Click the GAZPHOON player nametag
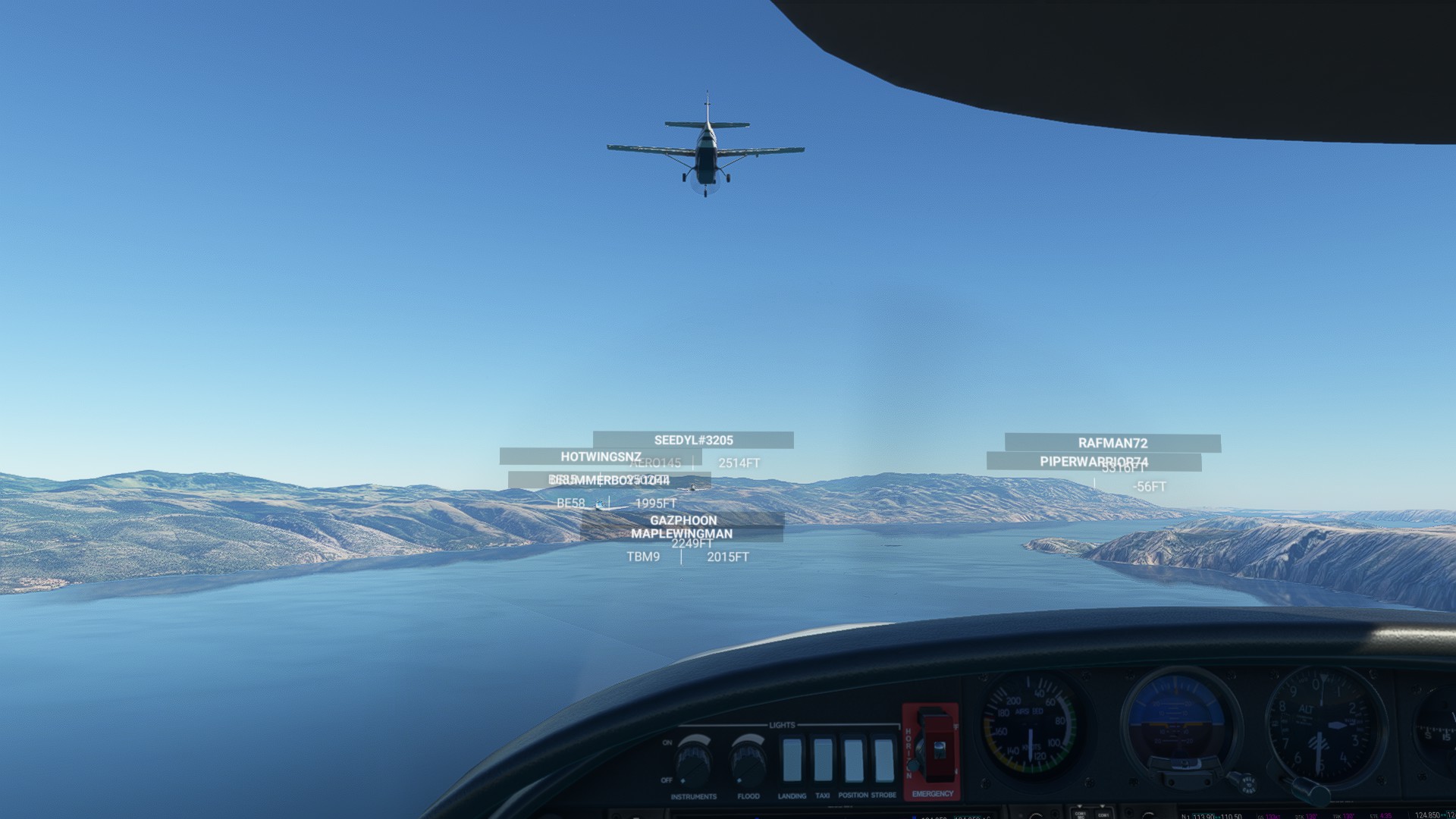The height and width of the screenshot is (819, 1456). pos(682,519)
